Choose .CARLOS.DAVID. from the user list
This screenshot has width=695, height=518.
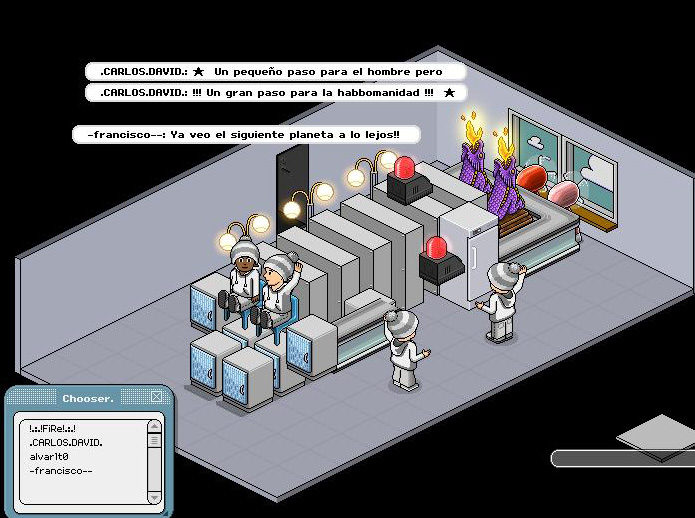click(66, 442)
